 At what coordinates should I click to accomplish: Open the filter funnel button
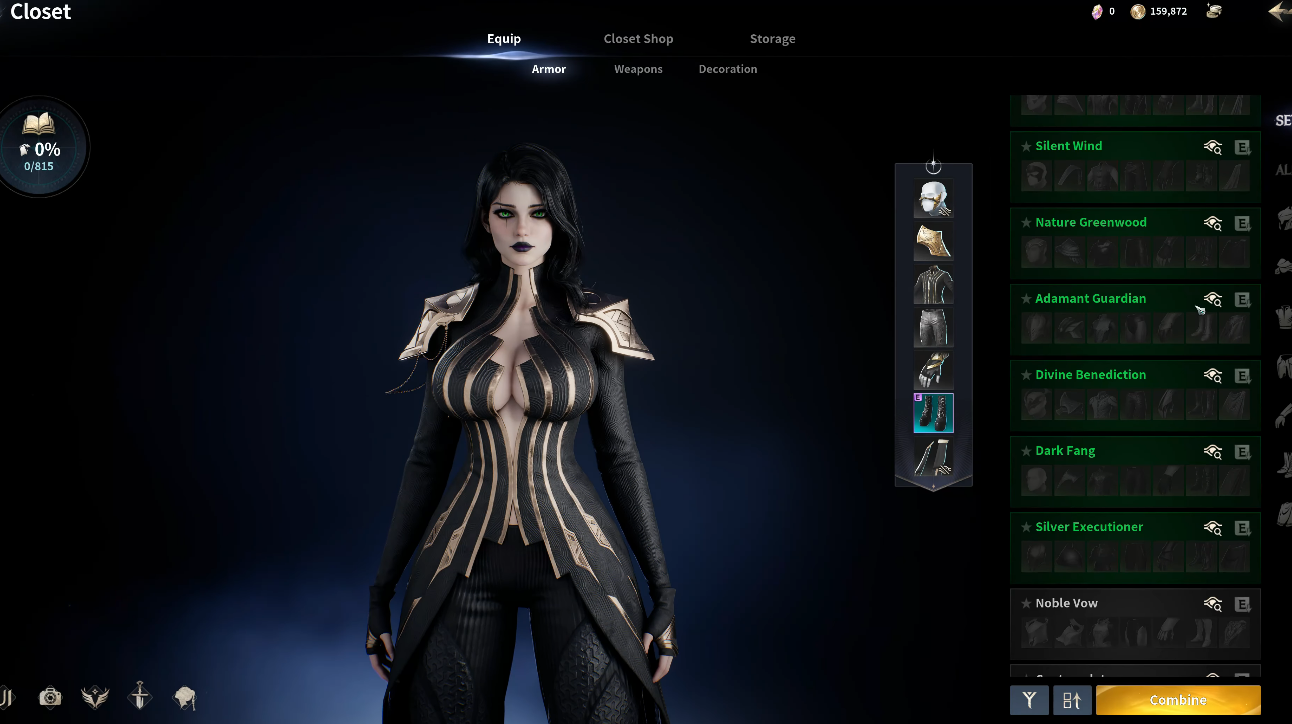1029,700
